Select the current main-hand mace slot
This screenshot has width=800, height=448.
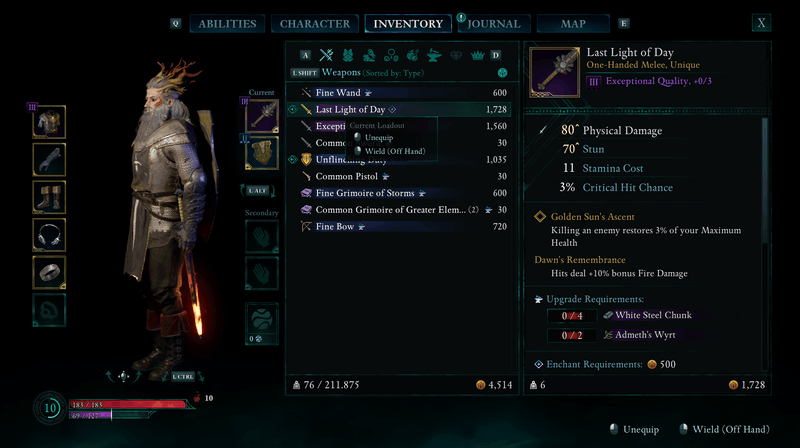[262, 115]
